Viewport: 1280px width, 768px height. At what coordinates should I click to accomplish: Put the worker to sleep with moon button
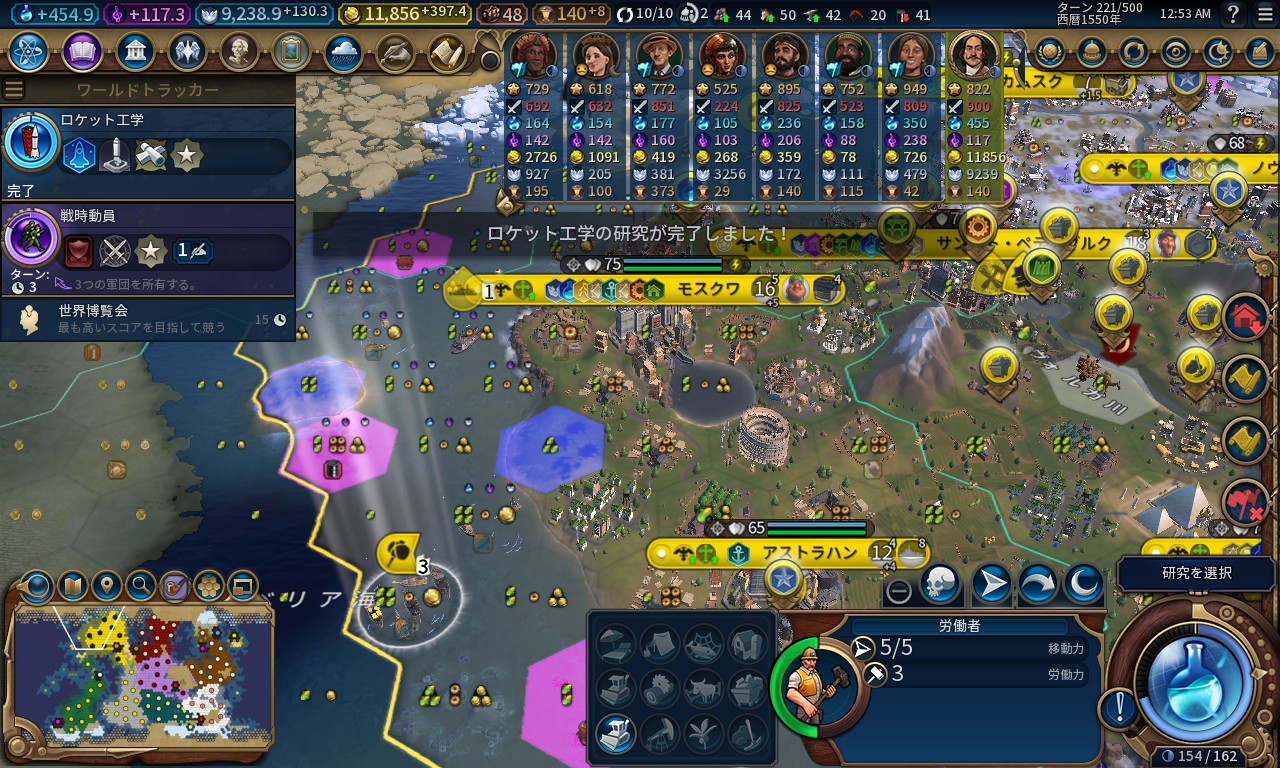point(1083,584)
